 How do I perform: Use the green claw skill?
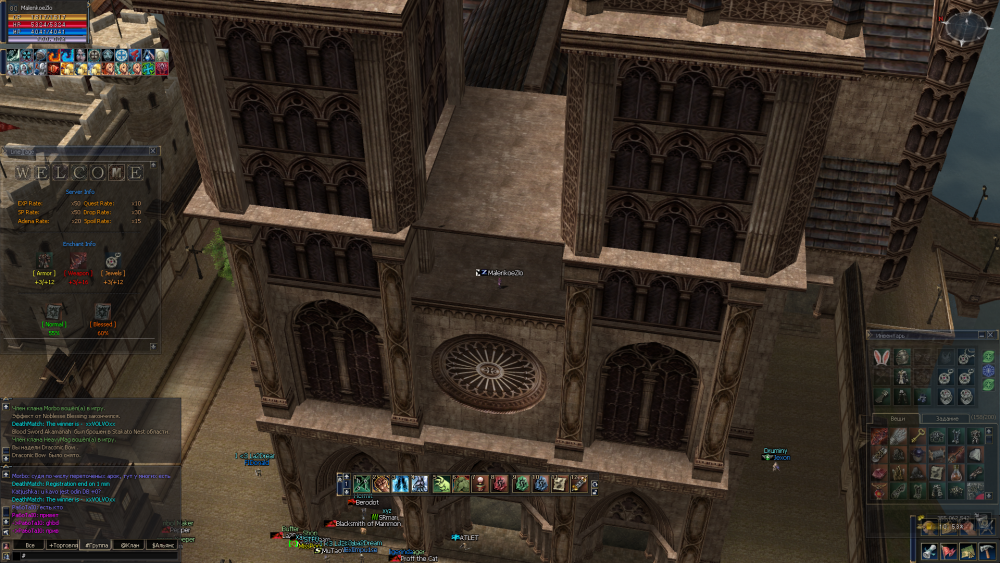tap(441, 484)
